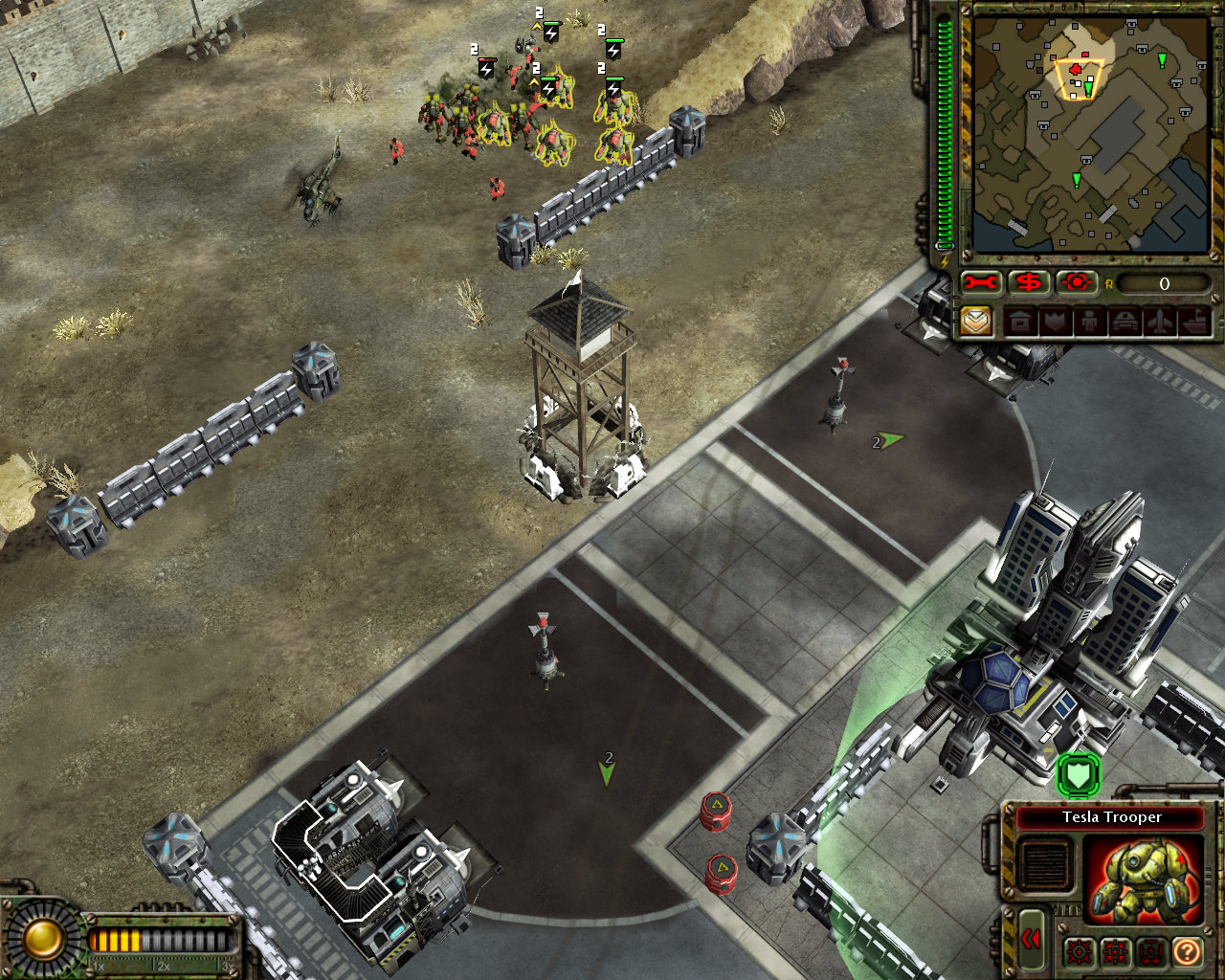Toggle the return fire stance
Screen dimensions: 1225x980
click(1114, 950)
